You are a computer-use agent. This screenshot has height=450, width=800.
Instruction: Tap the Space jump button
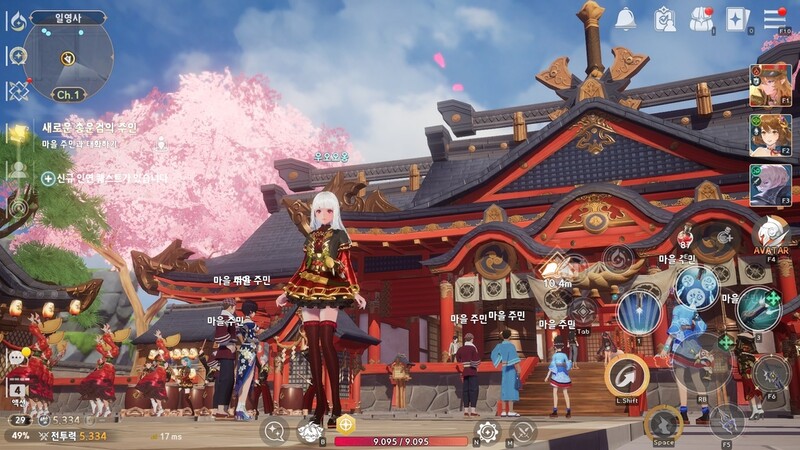pos(662,423)
